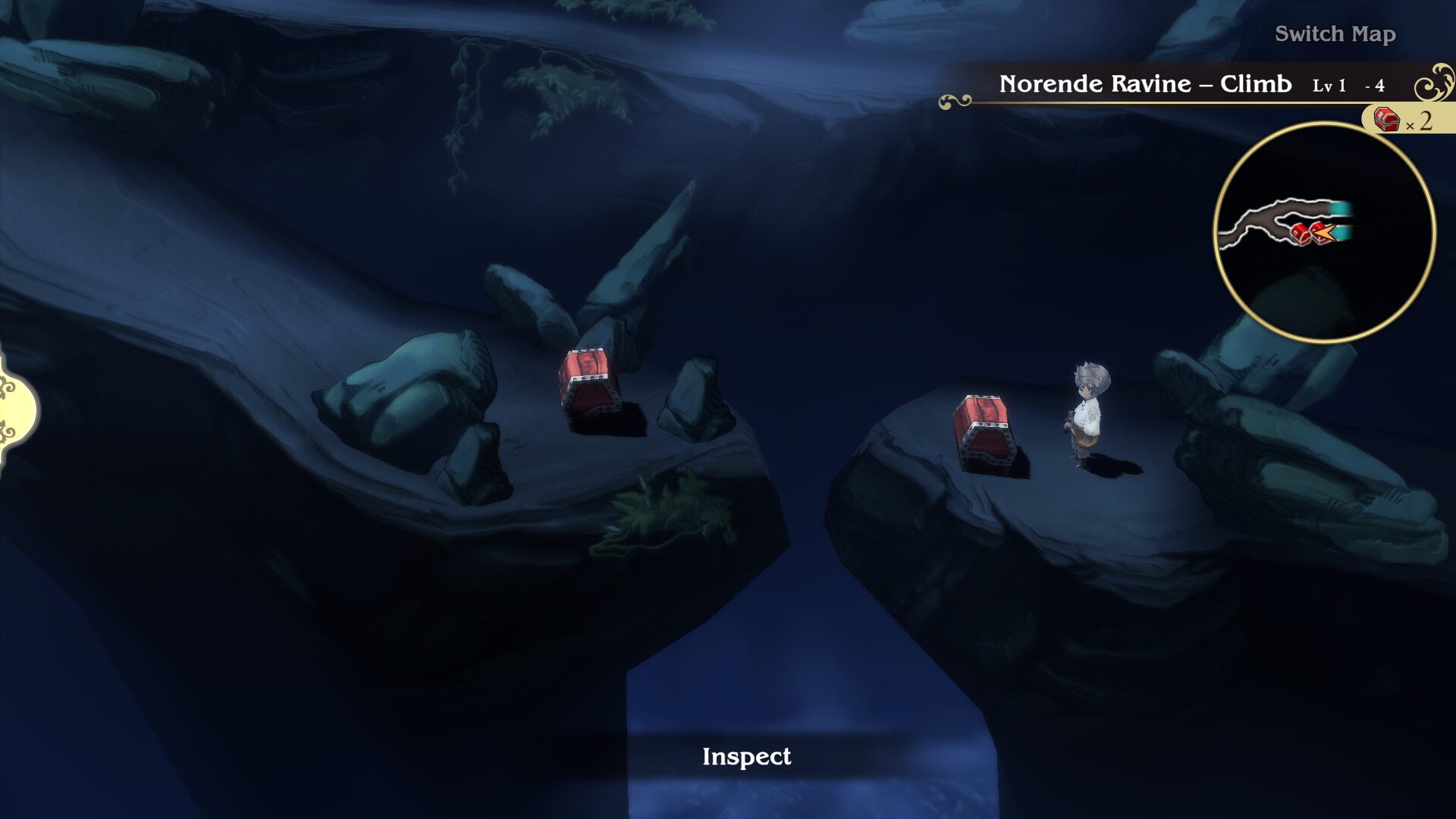Open the circular minimap
Viewport: 1456px width, 819px height.
pyautogui.click(x=1324, y=233)
